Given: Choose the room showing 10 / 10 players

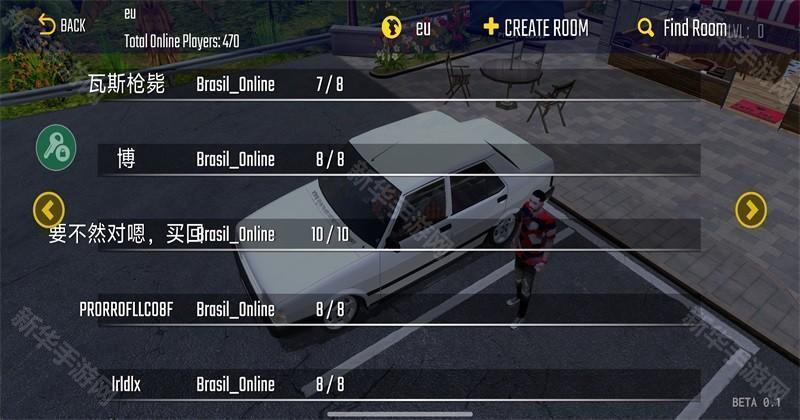Looking at the screenshot, I should pos(398,234).
